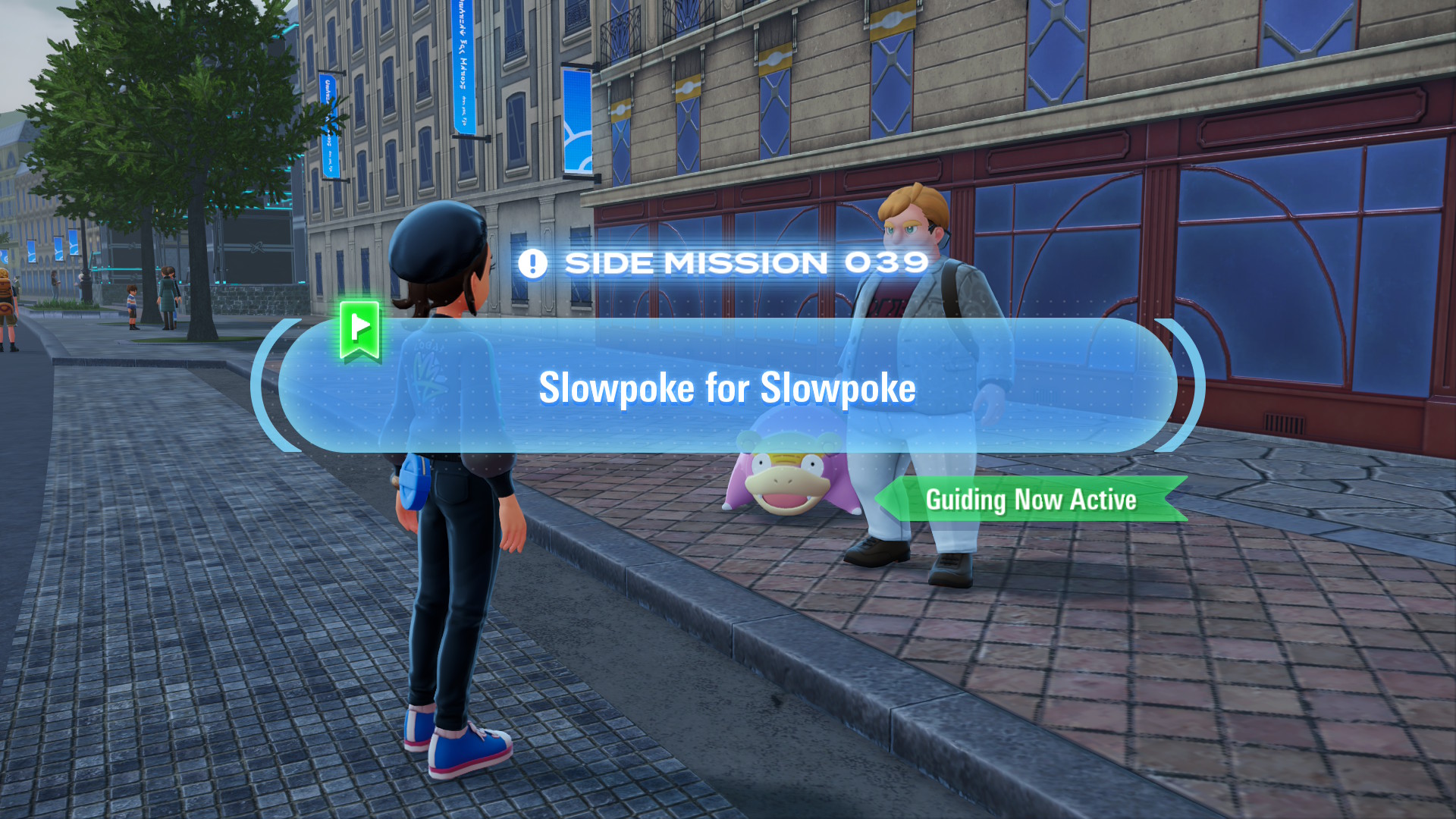Enable guiding via the green ribbon indicator
The image size is (1456, 819).
click(x=1031, y=499)
